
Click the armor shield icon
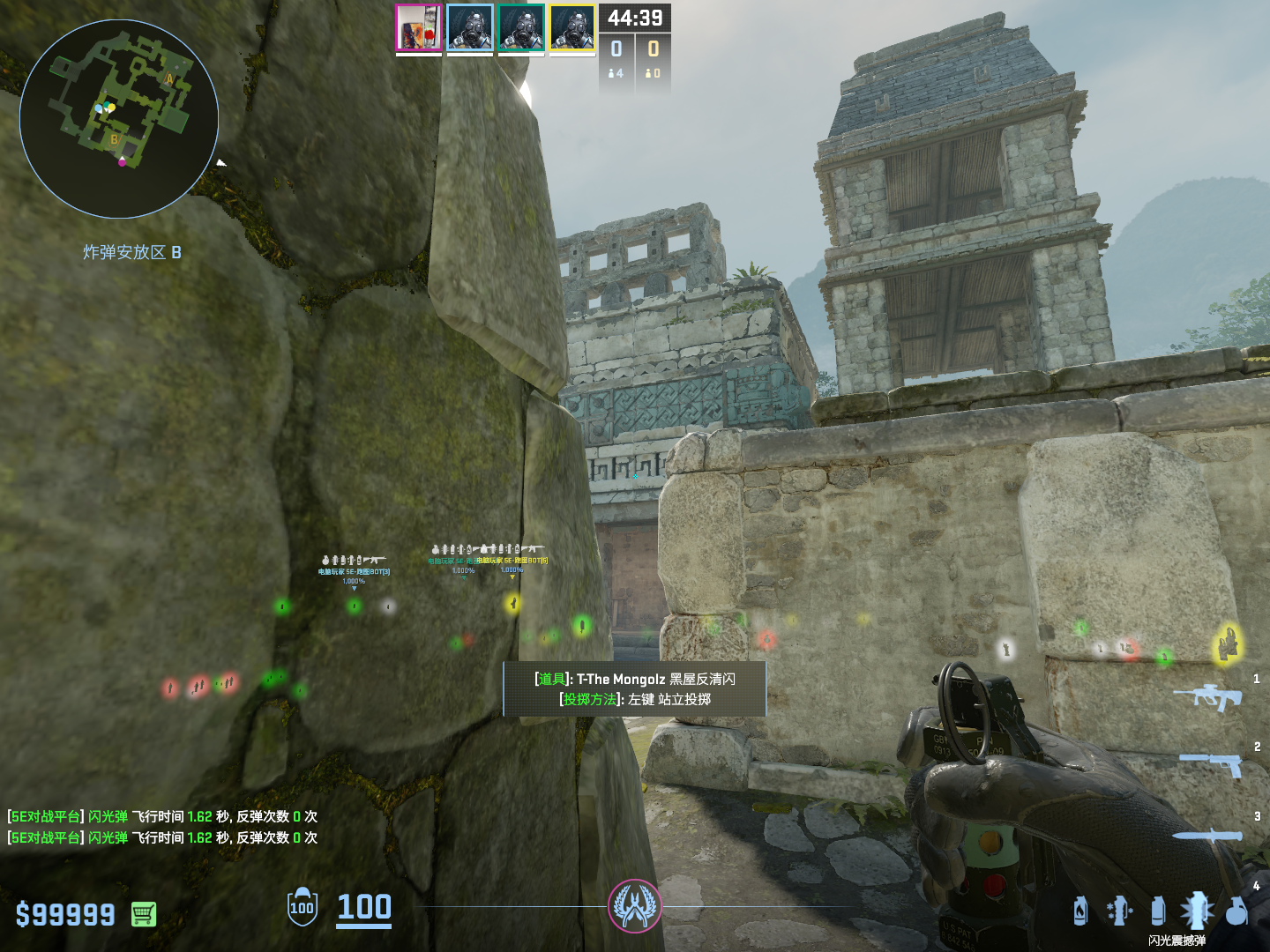click(x=302, y=907)
